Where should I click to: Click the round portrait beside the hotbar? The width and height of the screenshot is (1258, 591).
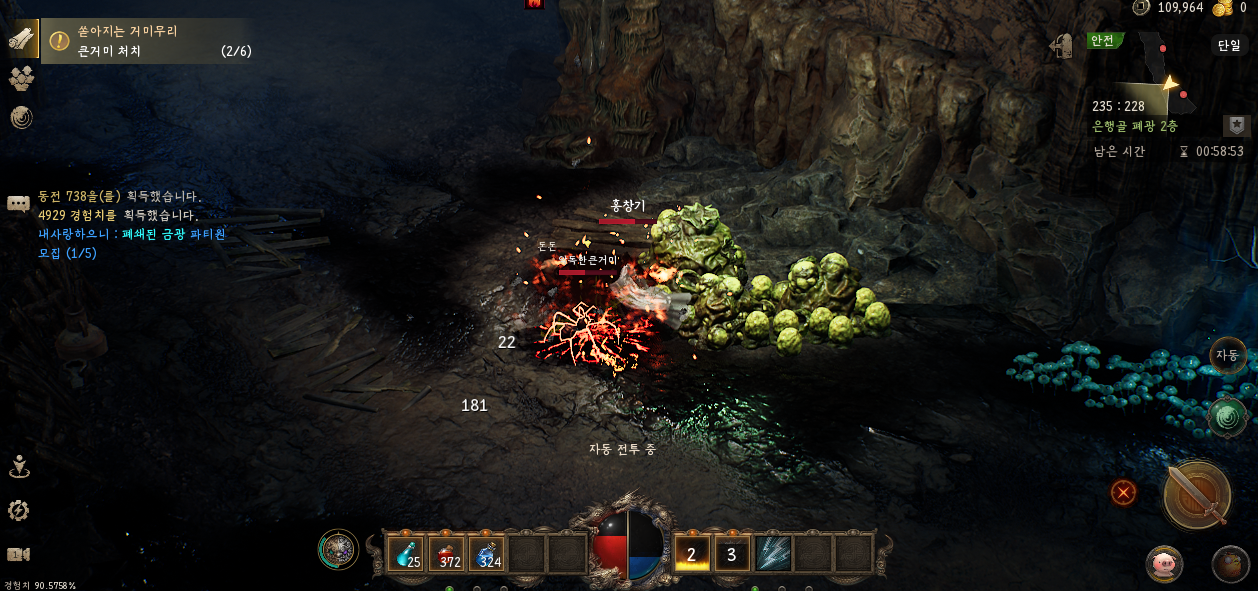point(338,549)
